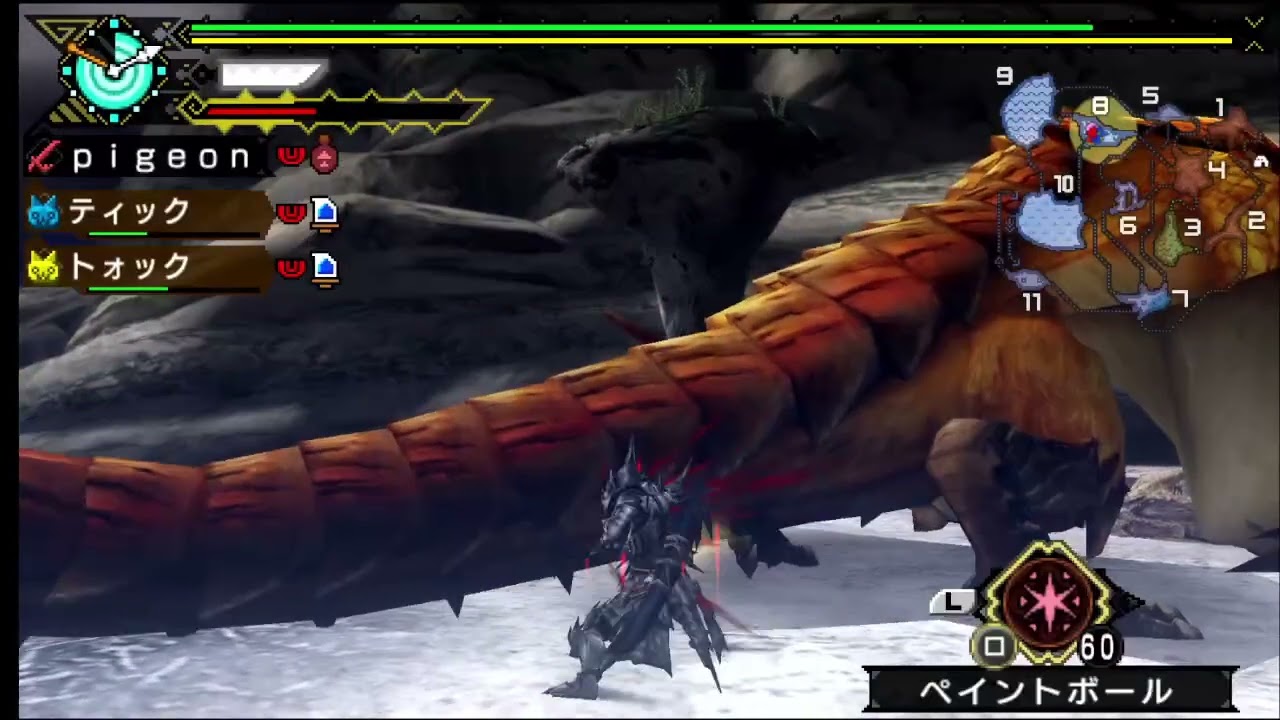Screen dimensions: 1280x720
Task: Click the potion icon beside pigeon's name
Action: 323,158
